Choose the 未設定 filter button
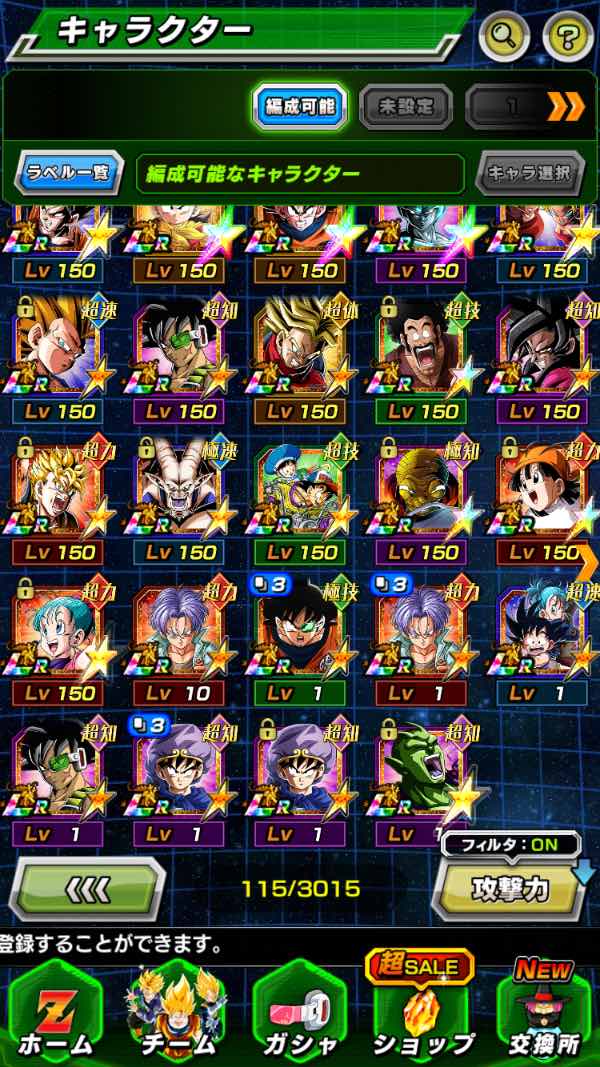Viewport: 600px width, 1067px height. tap(405, 105)
